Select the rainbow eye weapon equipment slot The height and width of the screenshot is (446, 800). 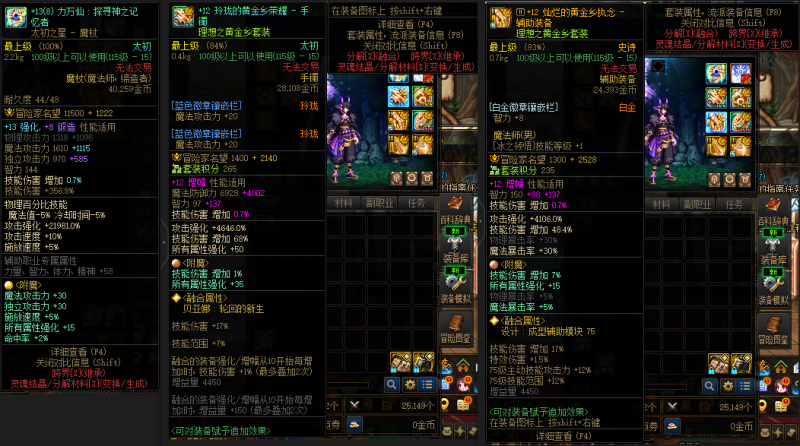click(x=715, y=74)
